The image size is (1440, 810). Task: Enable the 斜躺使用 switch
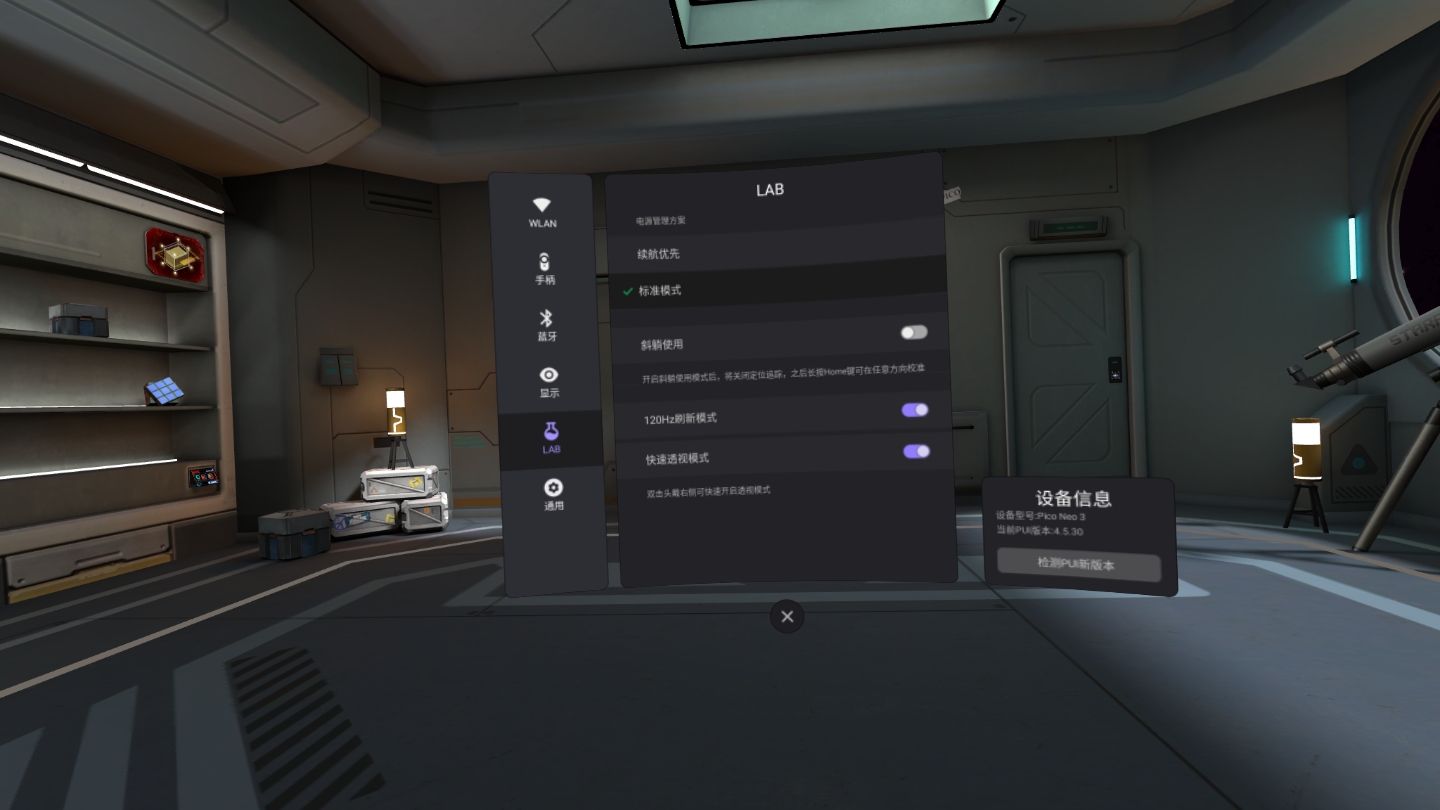click(x=913, y=331)
